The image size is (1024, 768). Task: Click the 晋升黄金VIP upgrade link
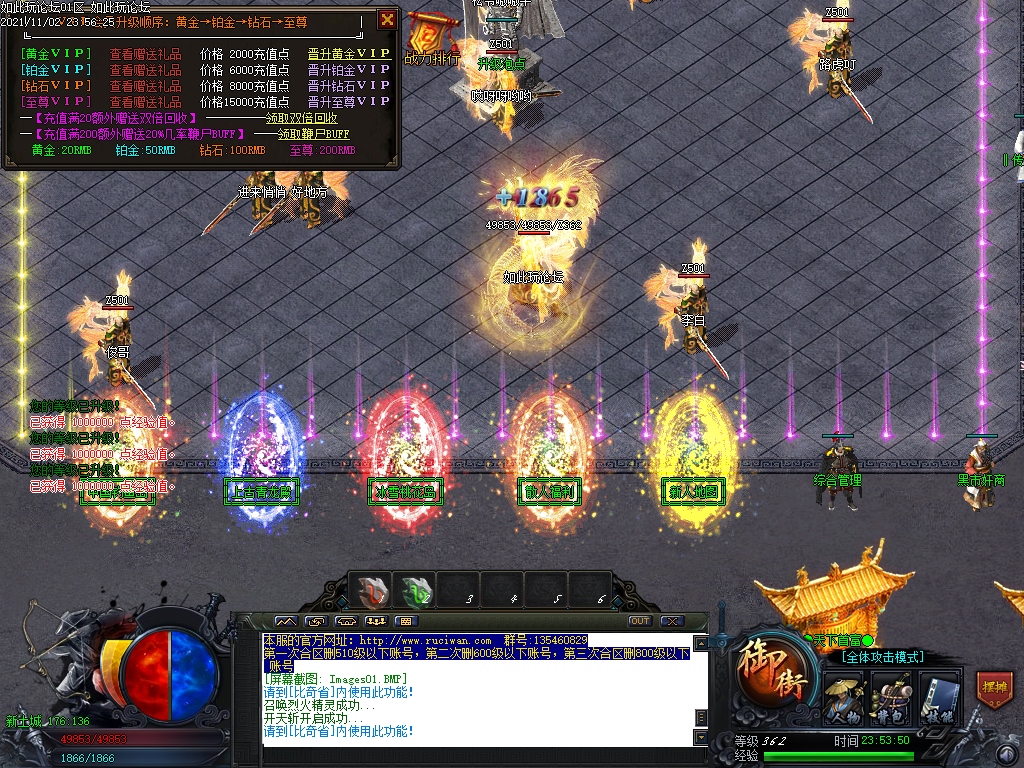pos(349,54)
